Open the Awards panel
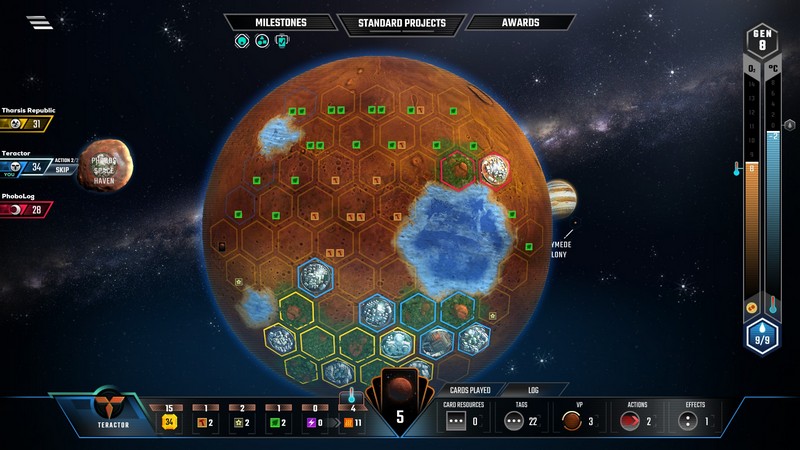The height and width of the screenshot is (450, 800). click(x=520, y=22)
